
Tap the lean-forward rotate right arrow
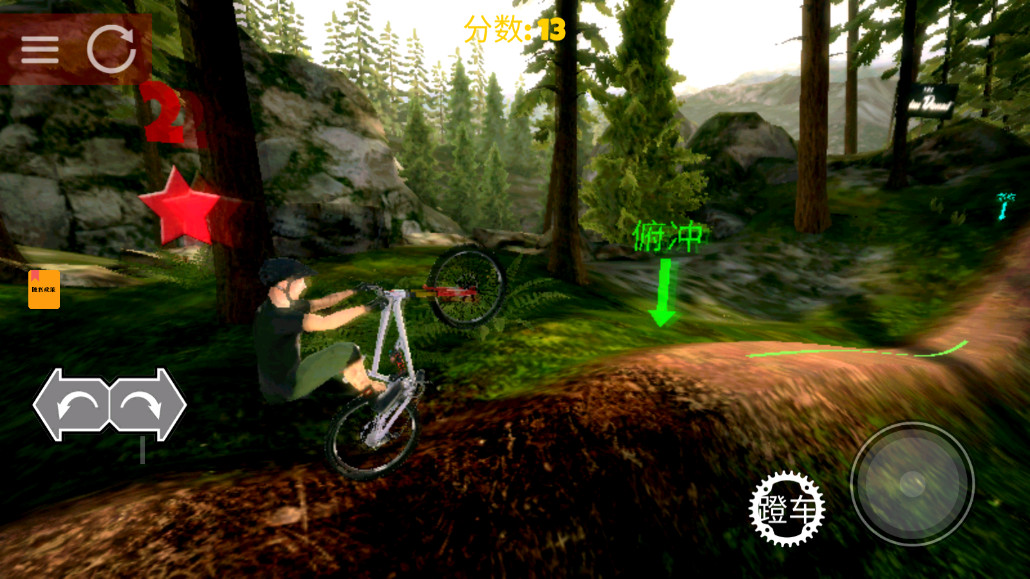click(x=146, y=405)
